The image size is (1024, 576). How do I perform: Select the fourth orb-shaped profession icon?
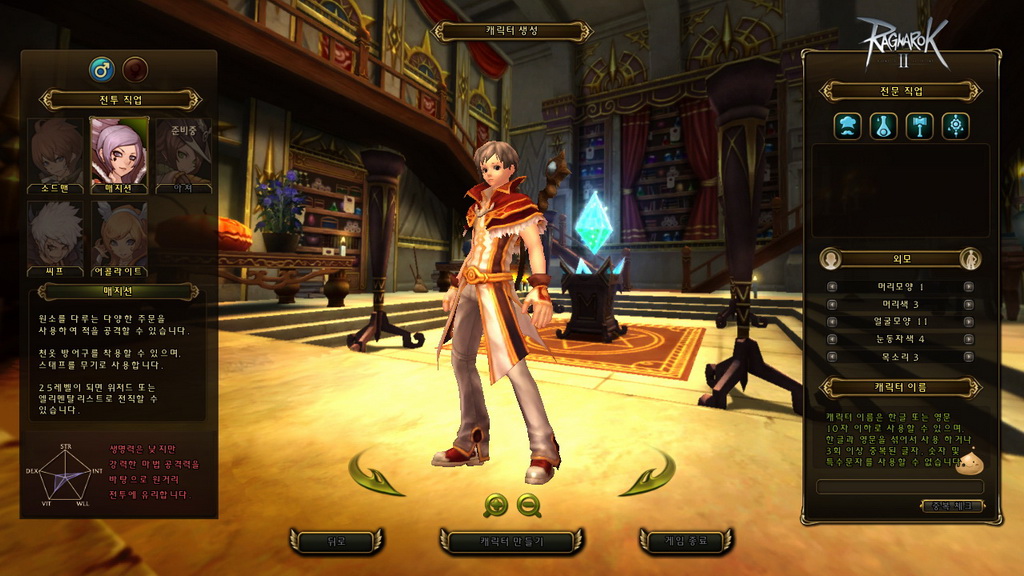click(x=955, y=126)
